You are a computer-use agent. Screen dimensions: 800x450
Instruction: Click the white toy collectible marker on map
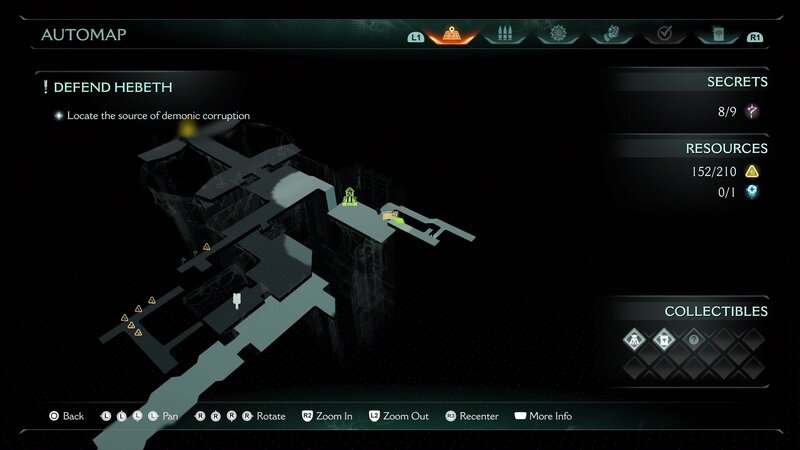237,298
